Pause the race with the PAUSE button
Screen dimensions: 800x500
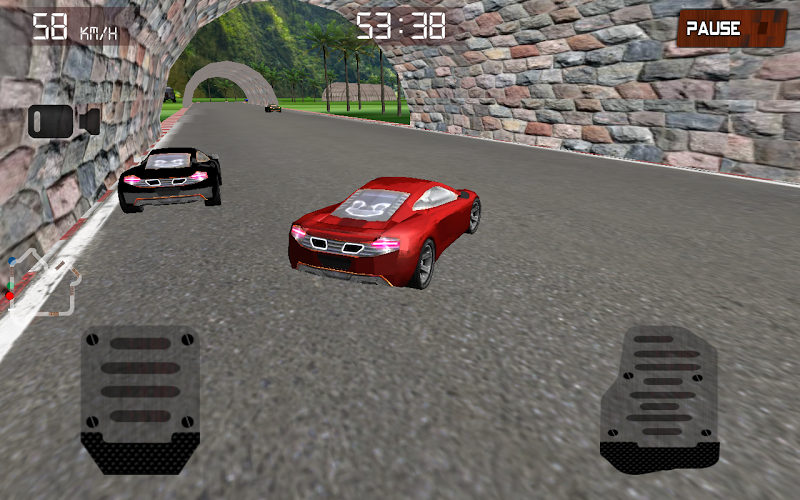click(x=731, y=28)
